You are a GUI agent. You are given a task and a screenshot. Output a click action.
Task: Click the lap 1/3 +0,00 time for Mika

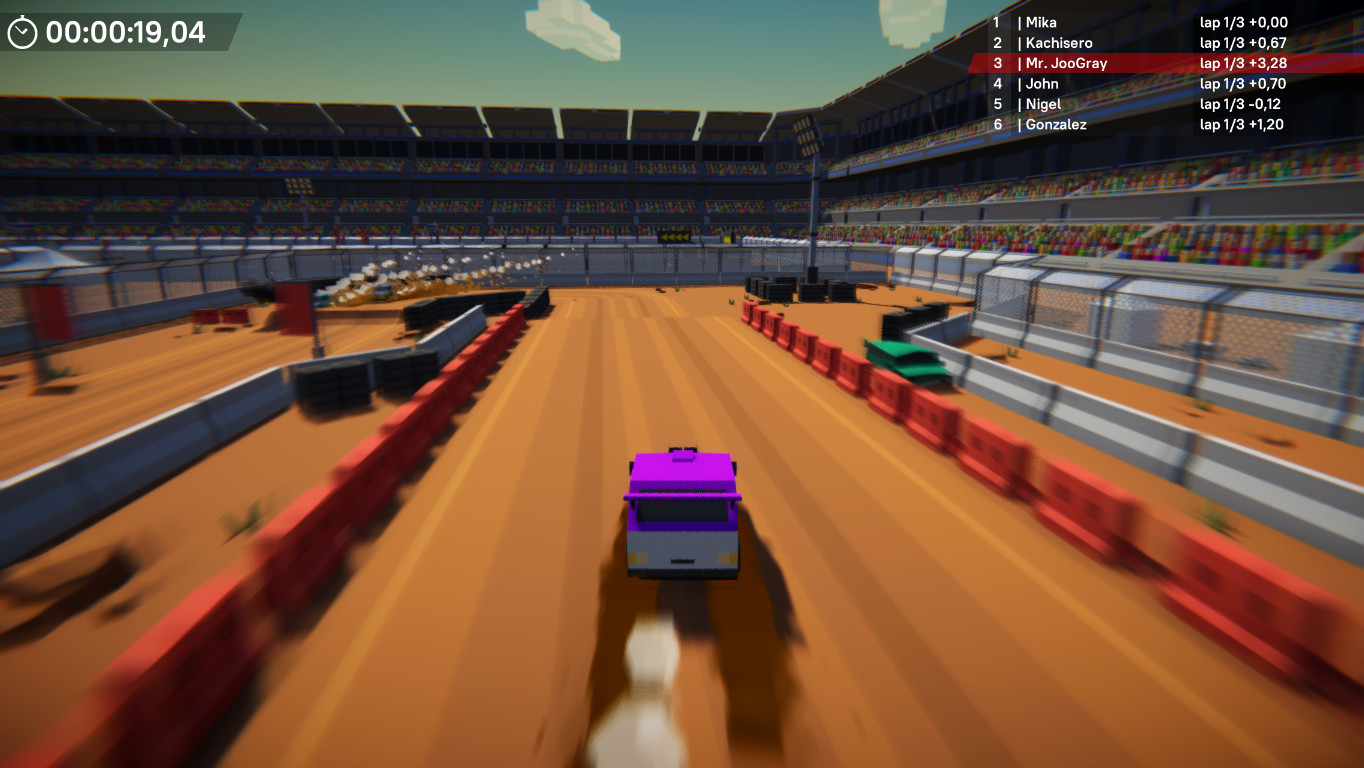tap(1243, 22)
